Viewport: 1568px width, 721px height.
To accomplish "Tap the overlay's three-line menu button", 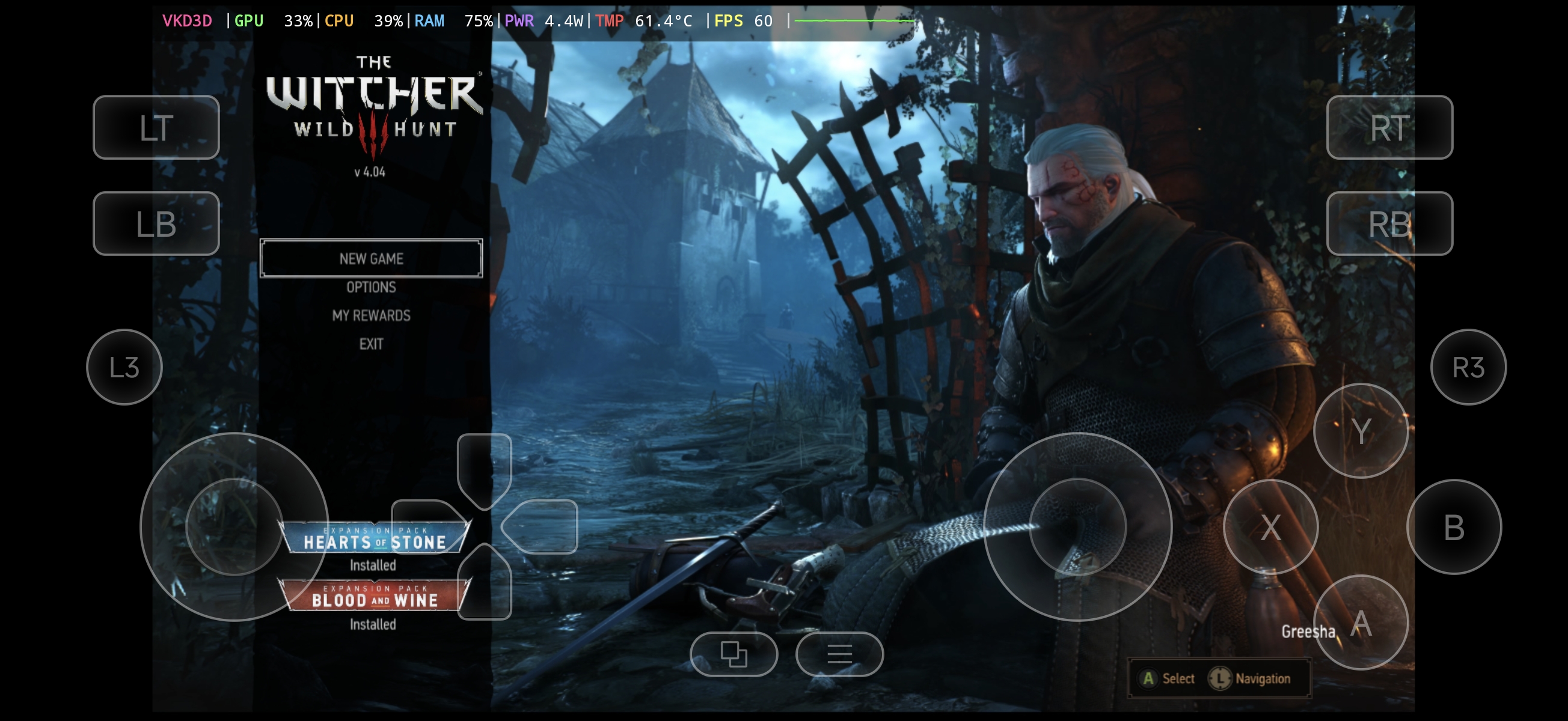I will (x=839, y=654).
